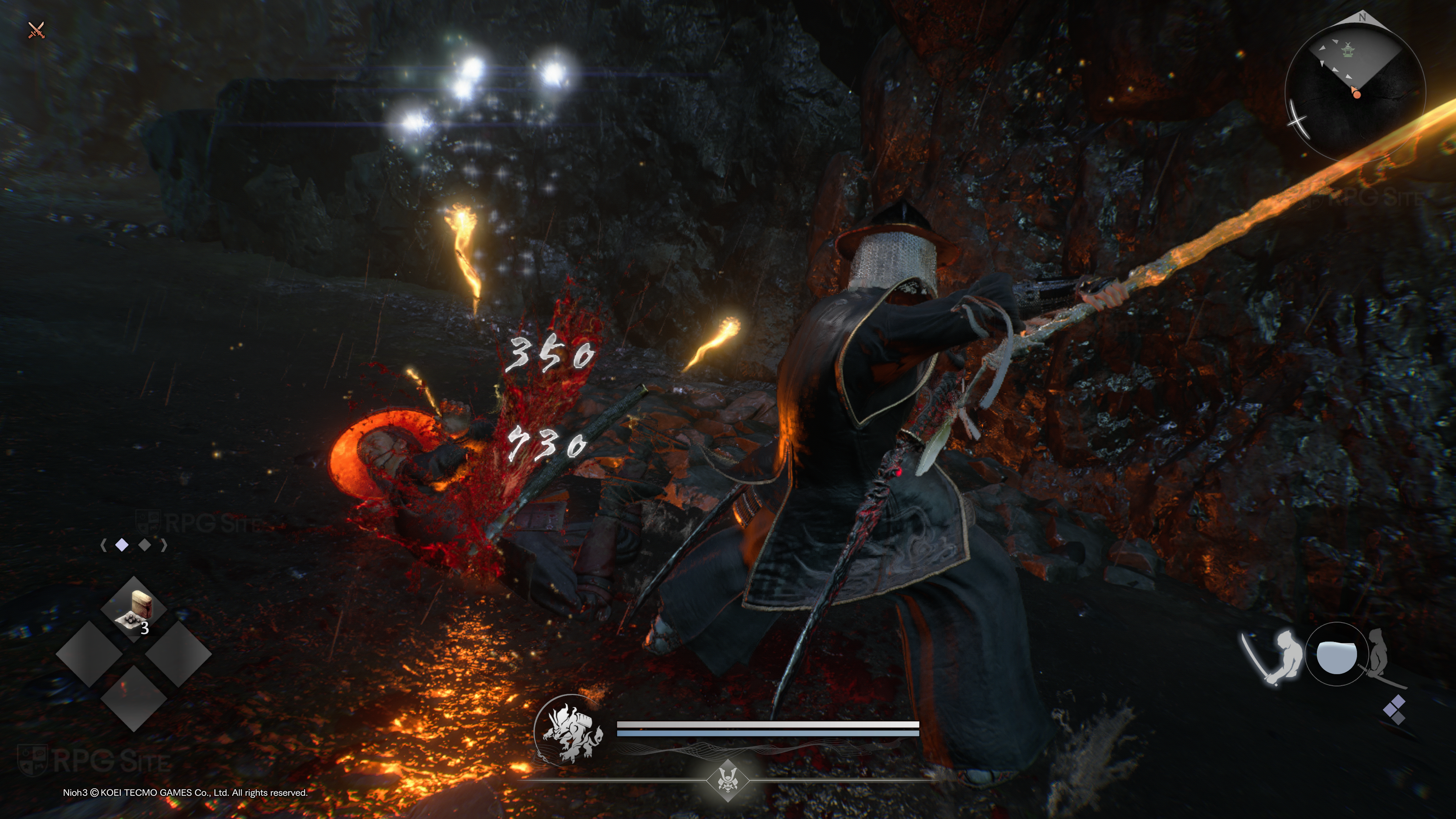This screenshot has width=1456, height=819.
Task: Select the shrine marker on the minimap
Action: pyautogui.click(x=1348, y=51)
